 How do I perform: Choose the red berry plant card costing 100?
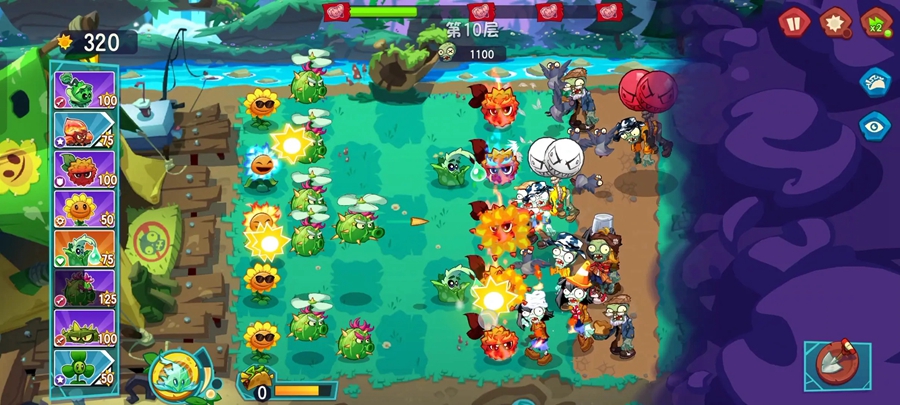[x=86, y=168]
